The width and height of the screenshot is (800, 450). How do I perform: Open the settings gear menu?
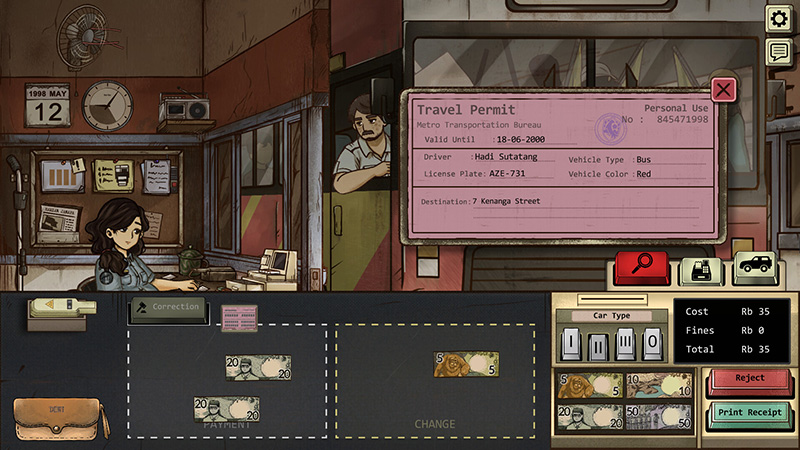[x=779, y=19]
